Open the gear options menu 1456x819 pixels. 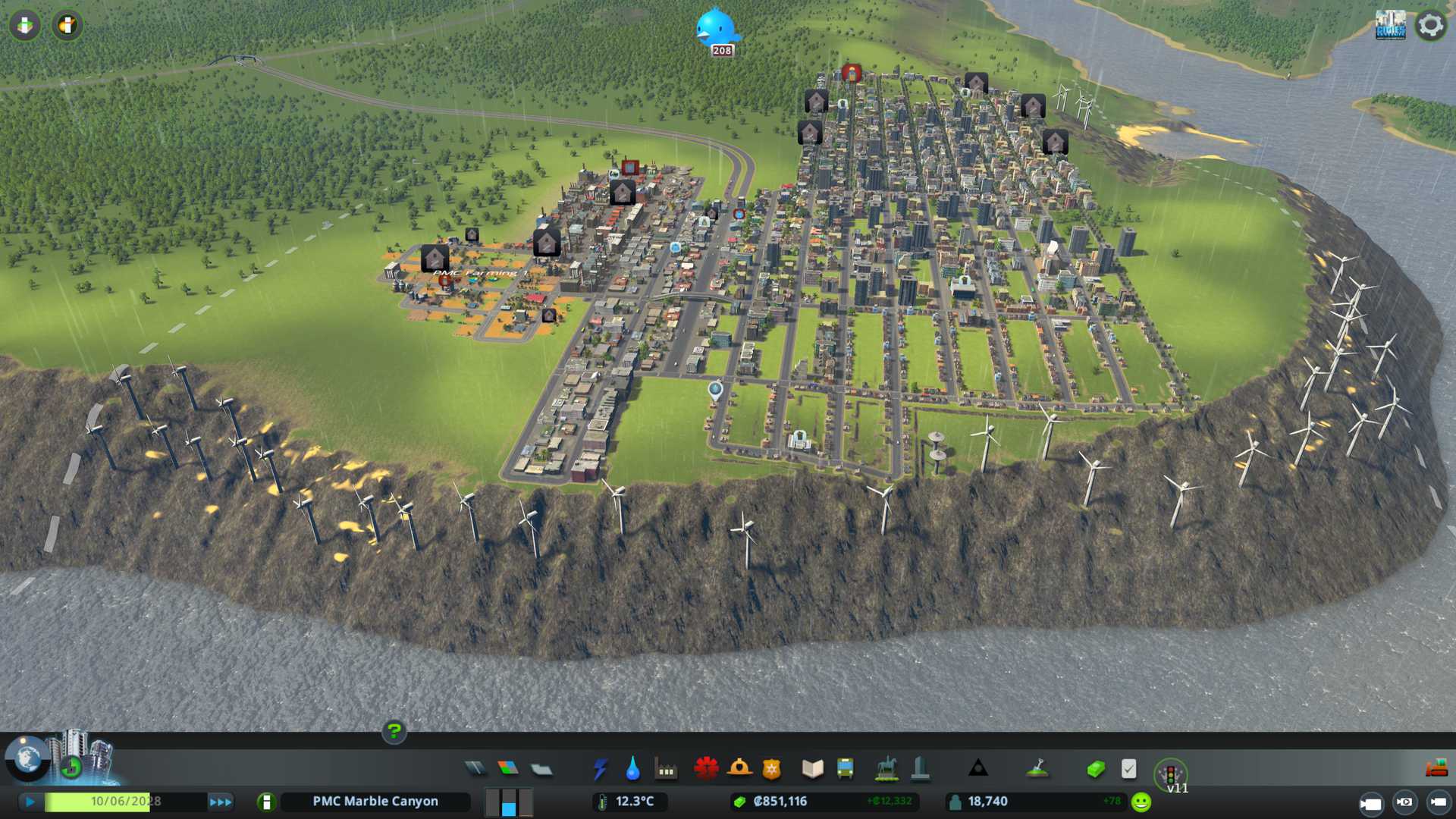[1430, 25]
